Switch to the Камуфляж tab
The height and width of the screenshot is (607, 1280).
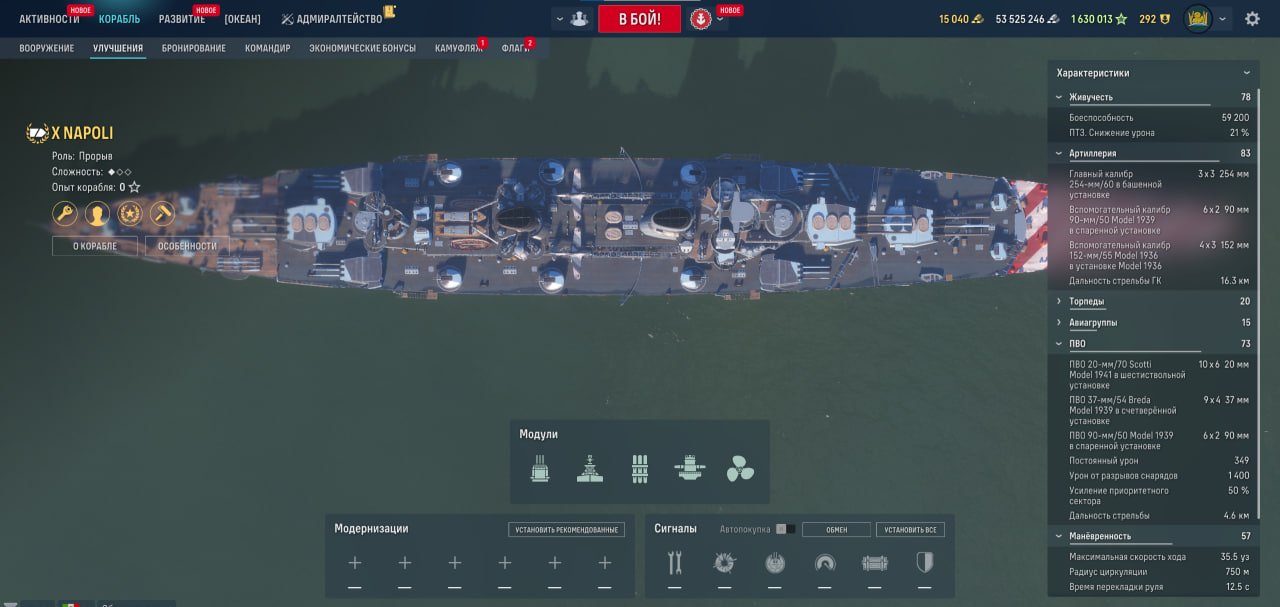458,48
